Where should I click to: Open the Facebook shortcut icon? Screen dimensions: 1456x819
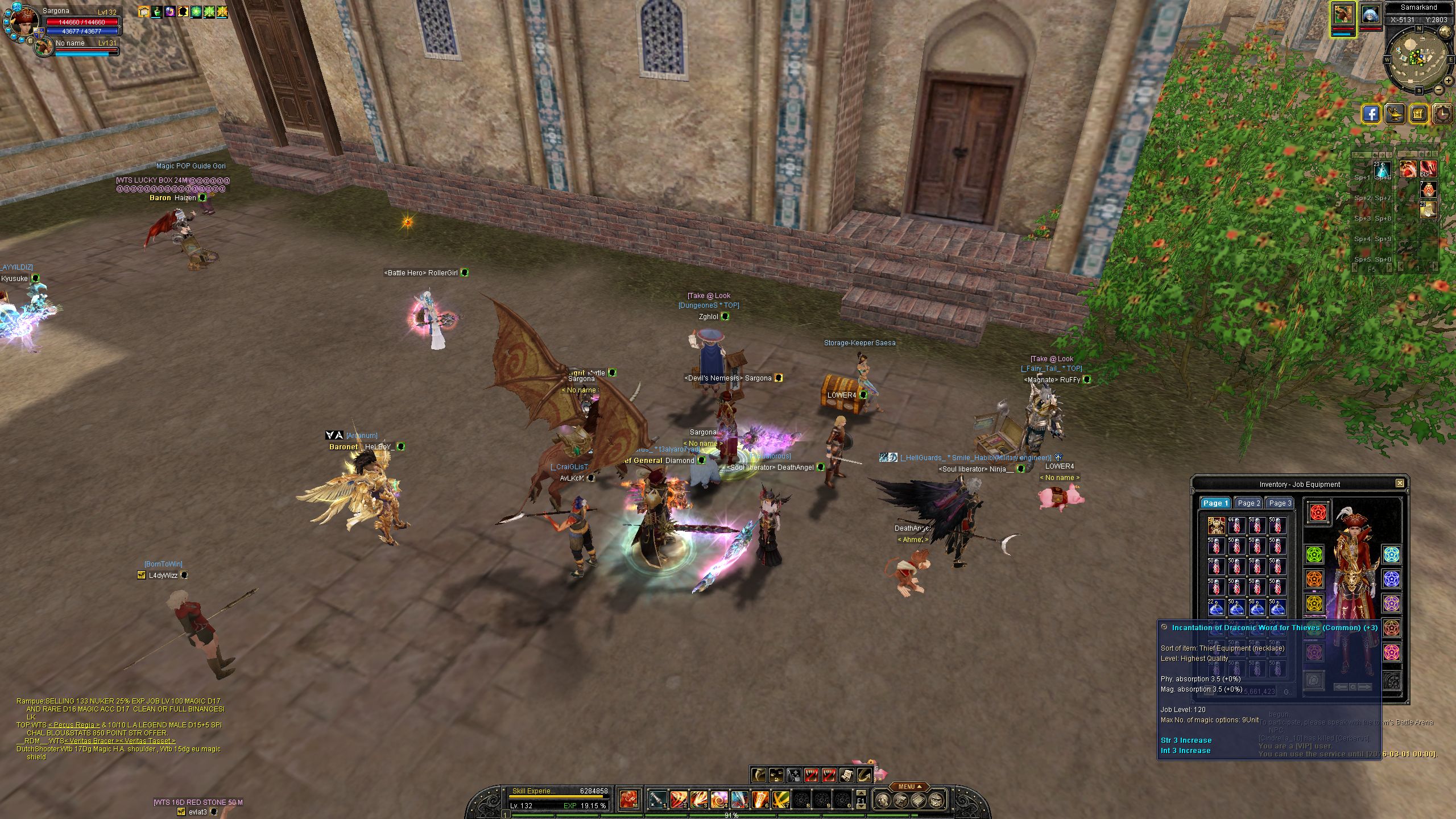(1371, 114)
